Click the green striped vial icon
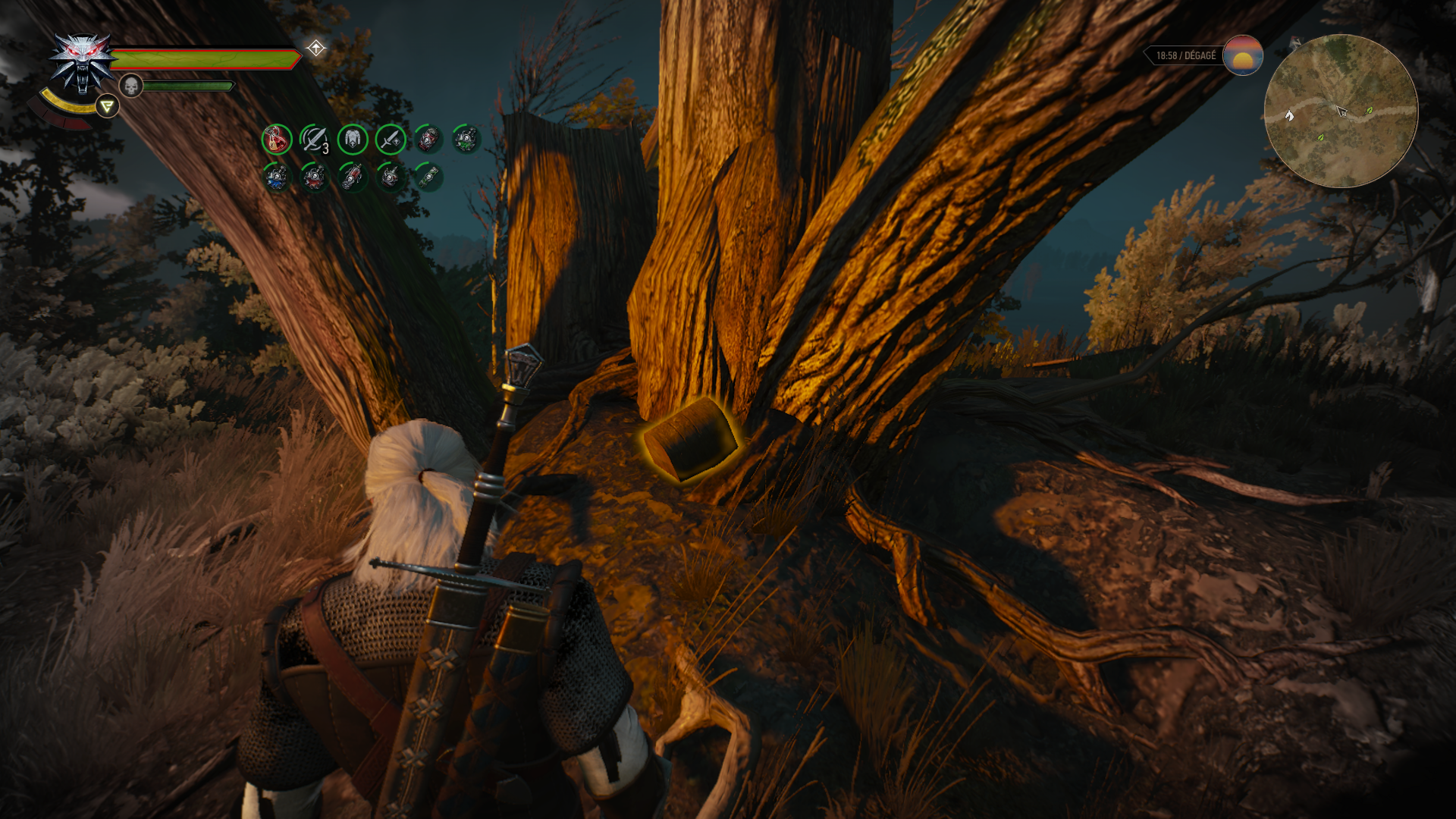The width and height of the screenshot is (1456, 819). point(428,177)
